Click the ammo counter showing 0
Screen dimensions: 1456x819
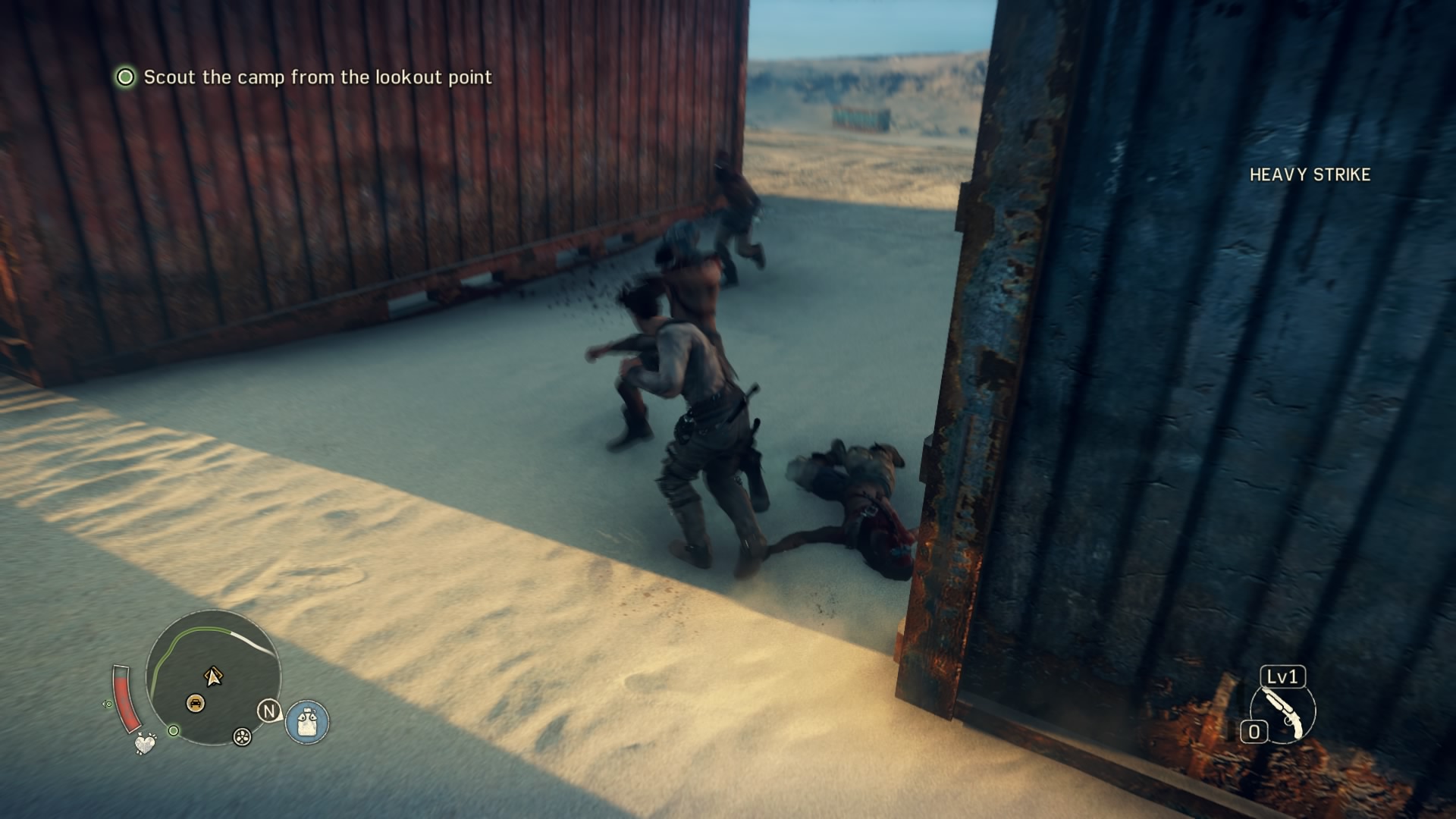(1254, 731)
